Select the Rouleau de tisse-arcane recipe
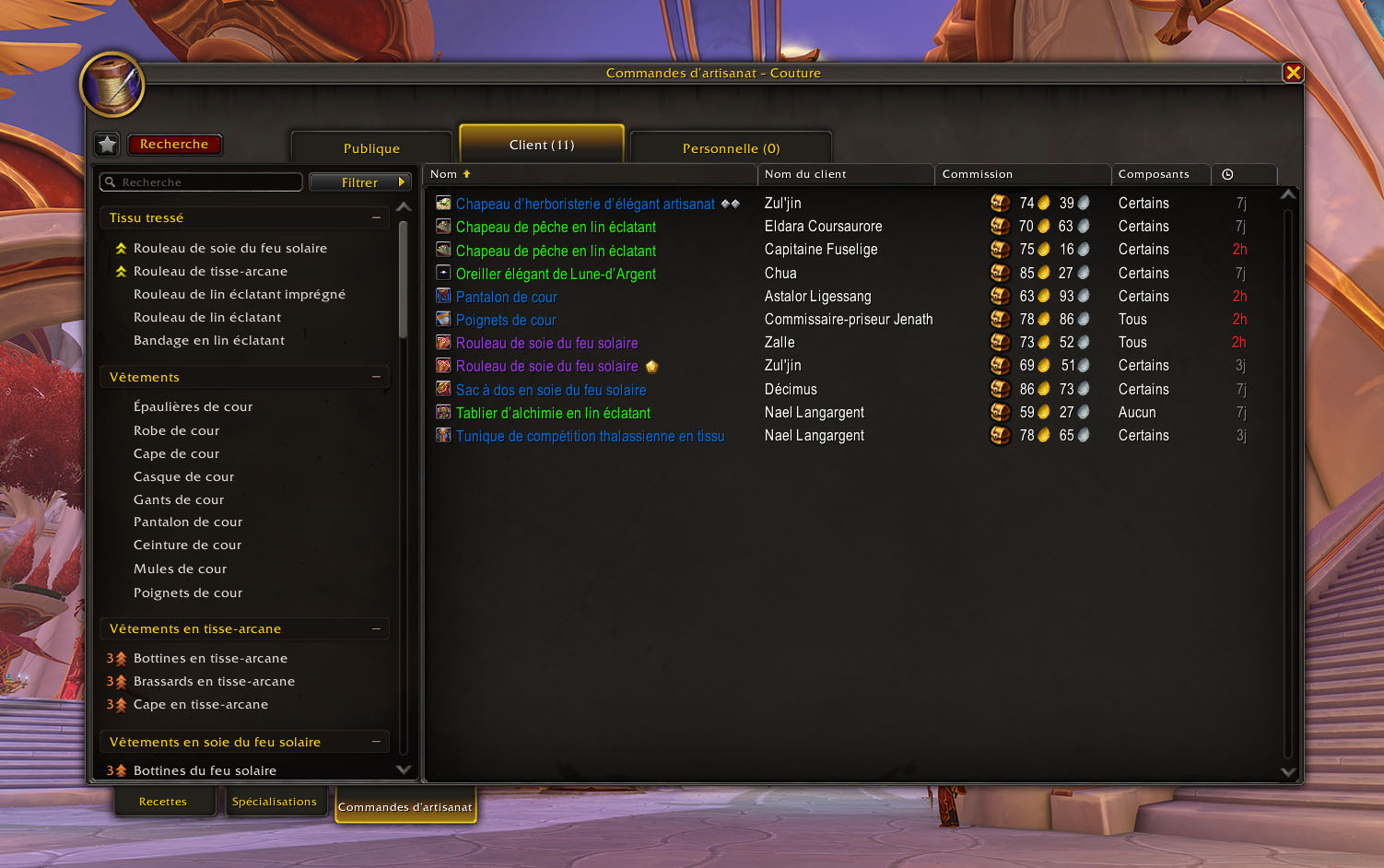This screenshot has height=868, width=1384. [210, 271]
